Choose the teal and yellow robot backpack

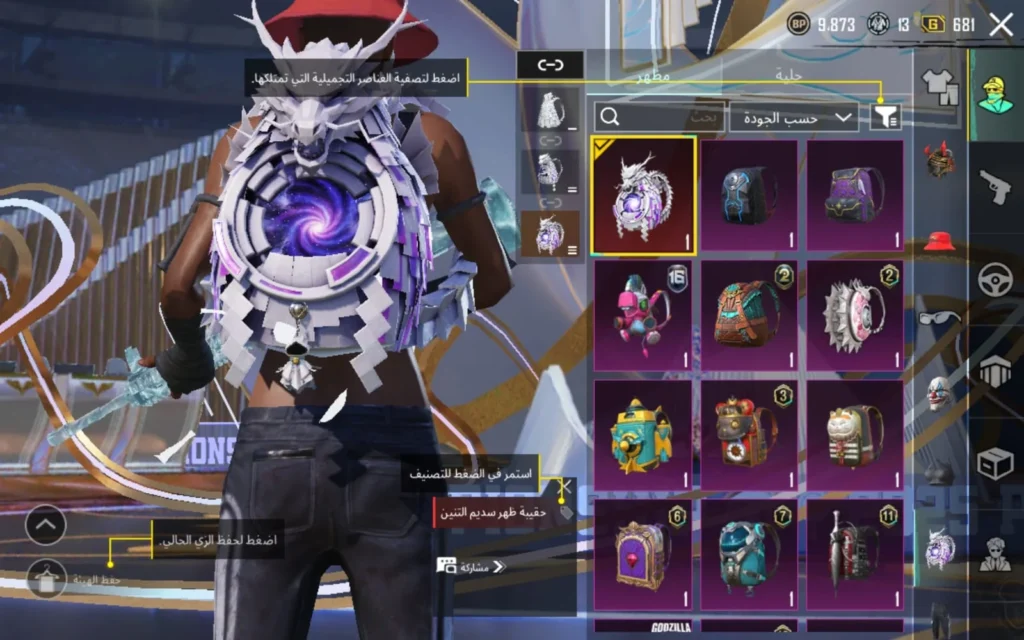(643, 435)
